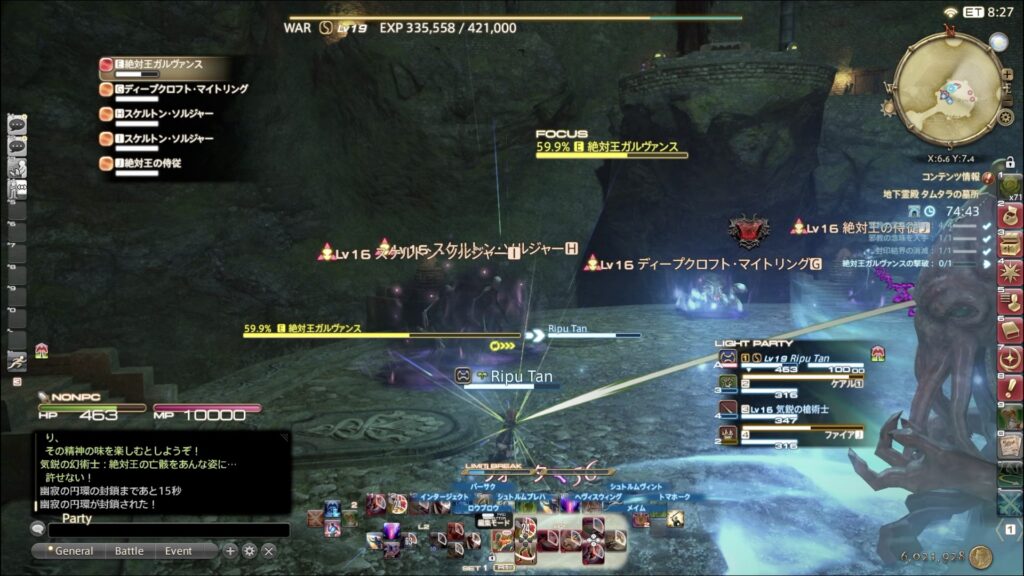This screenshot has height=576, width=1024.
Task: Switch to the General chat tab
Action: tap(73, 551)
